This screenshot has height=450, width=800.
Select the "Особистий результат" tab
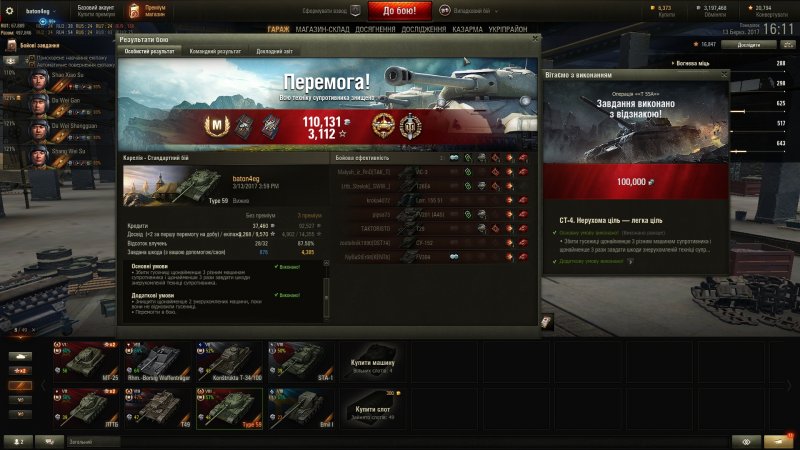(148, 50)
